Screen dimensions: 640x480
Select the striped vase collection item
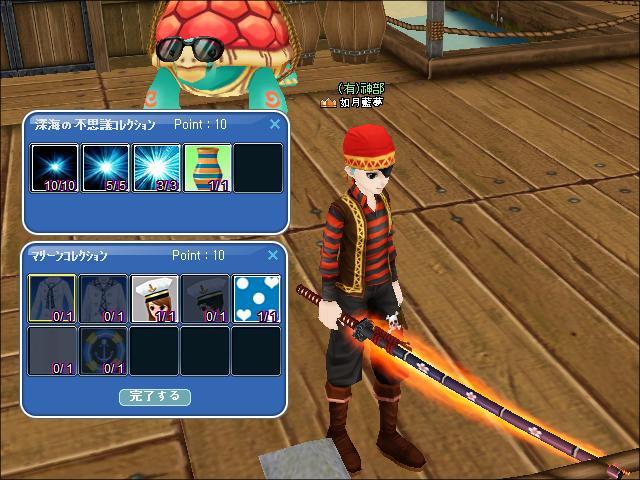(x=207, y=168)
